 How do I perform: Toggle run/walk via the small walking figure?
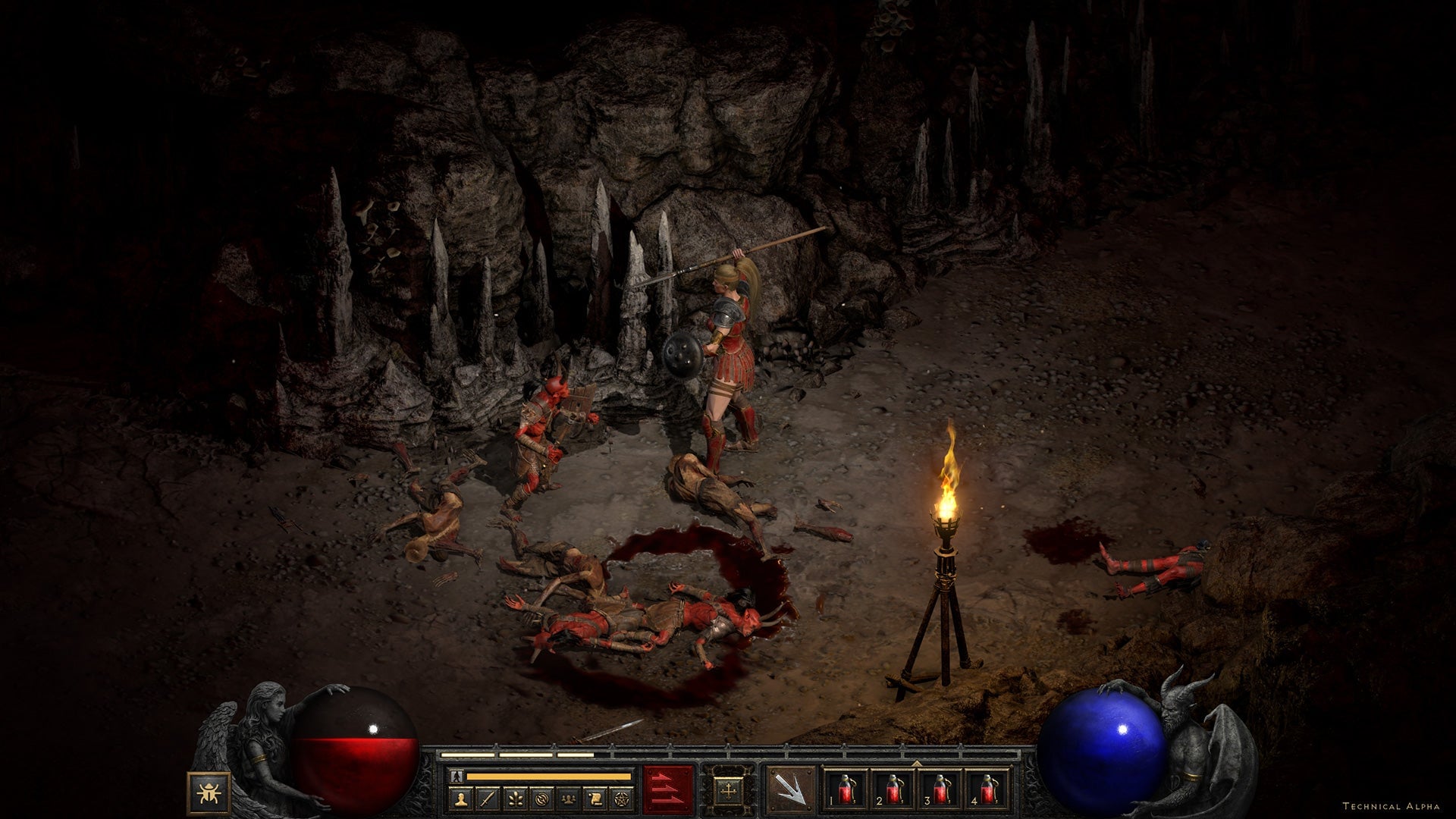point(457,776)
